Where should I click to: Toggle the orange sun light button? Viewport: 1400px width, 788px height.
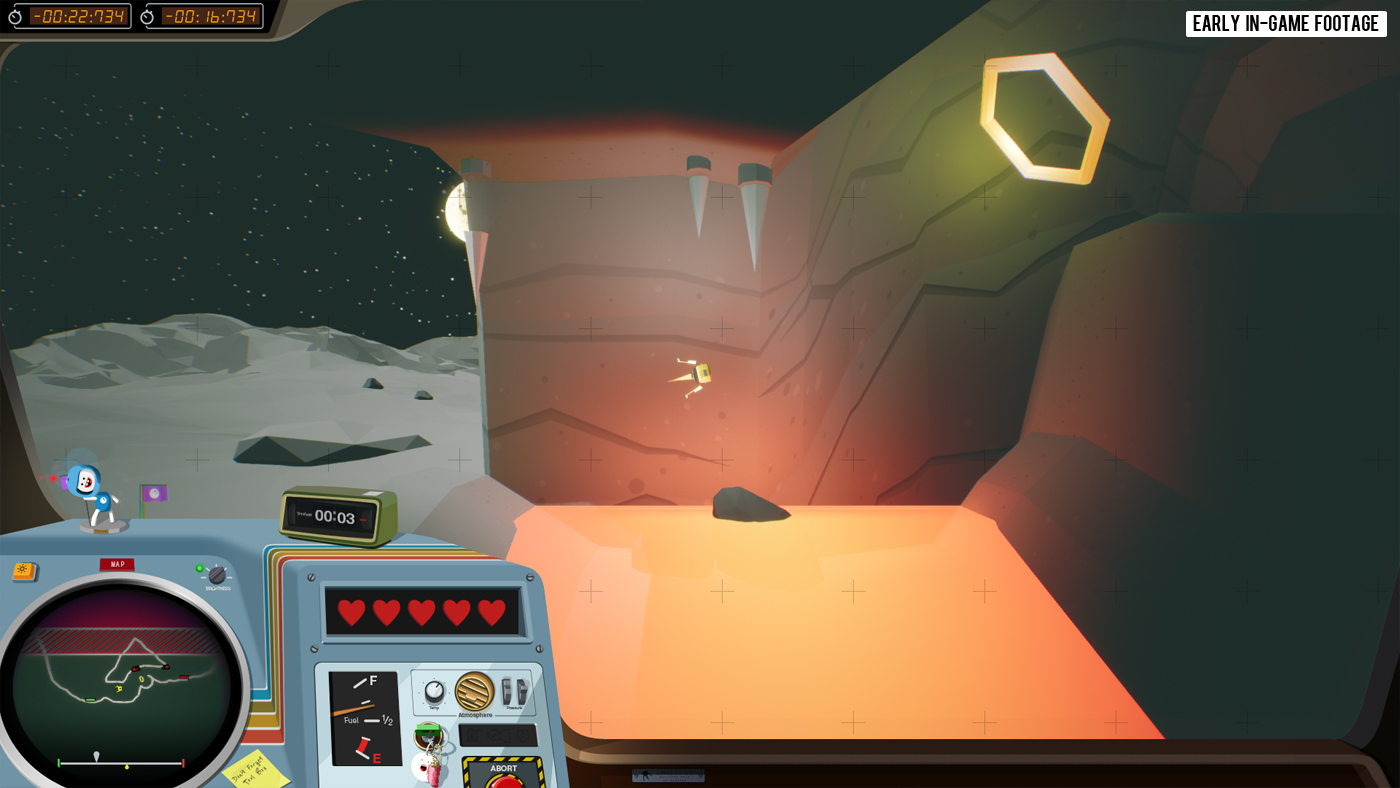click(x=23, y=571)
